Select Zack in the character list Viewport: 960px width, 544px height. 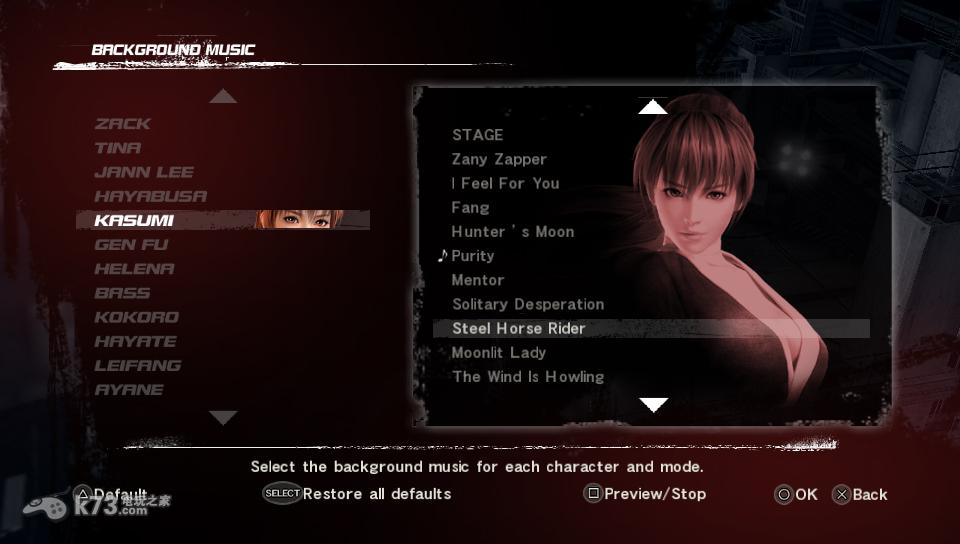[x=123, y=124]
